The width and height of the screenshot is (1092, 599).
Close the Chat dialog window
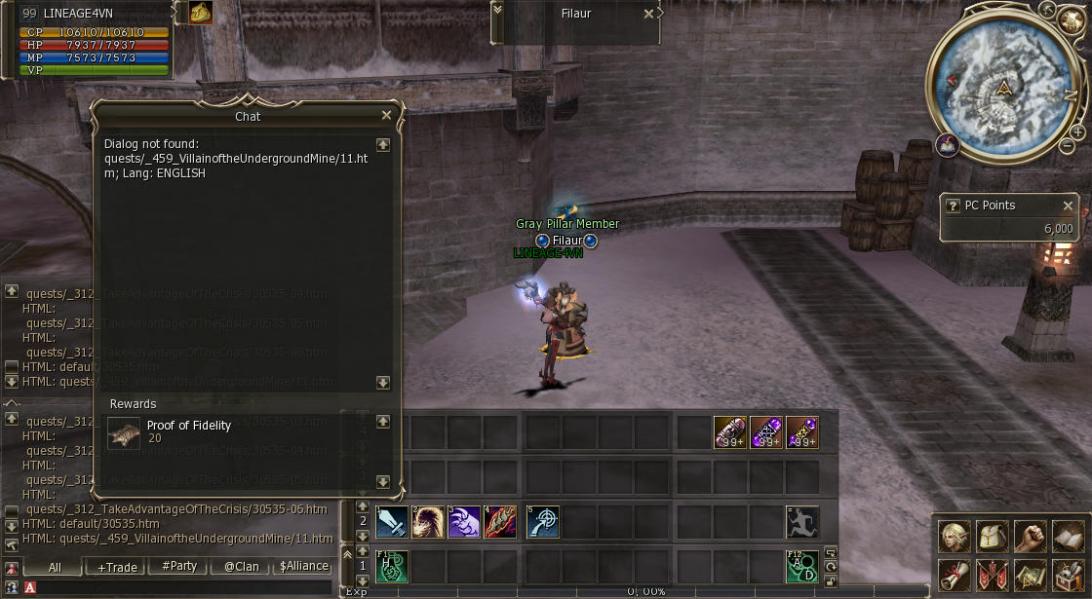point(386,116)
